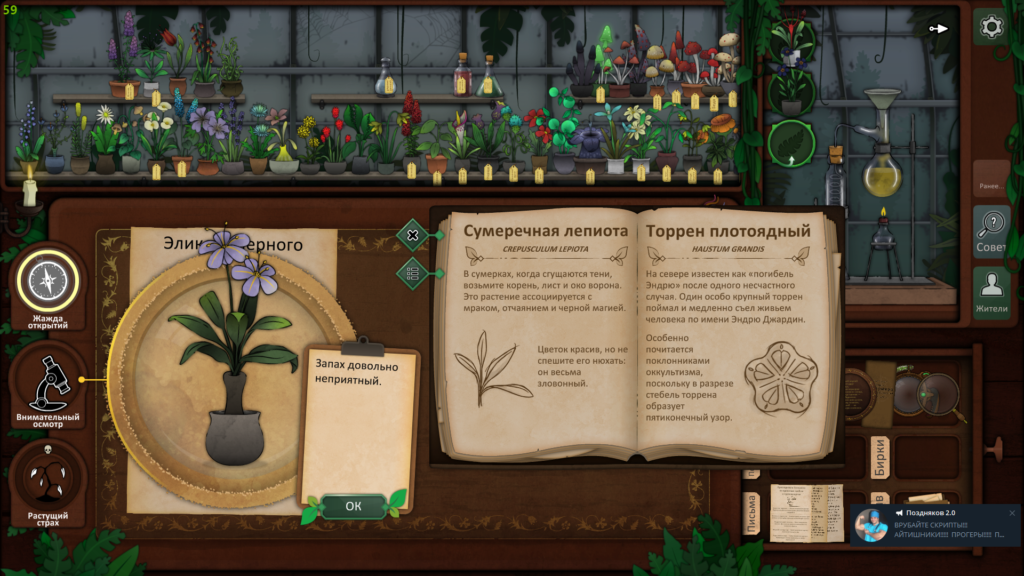The image size is (1024, 576).
Task: Open the gear settings menu
Action: pos(991,27)
